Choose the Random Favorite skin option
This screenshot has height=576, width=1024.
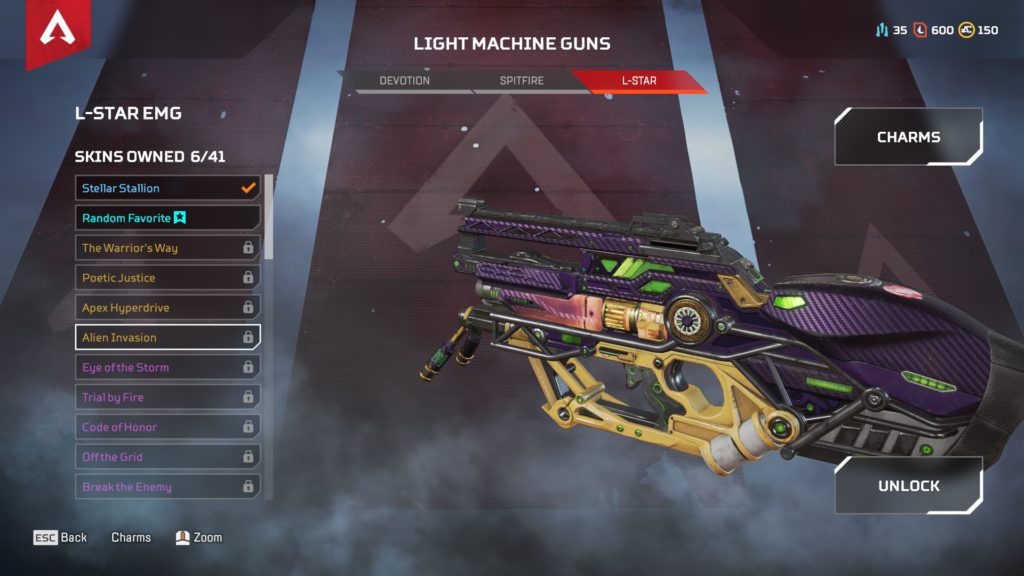point(167,218)
